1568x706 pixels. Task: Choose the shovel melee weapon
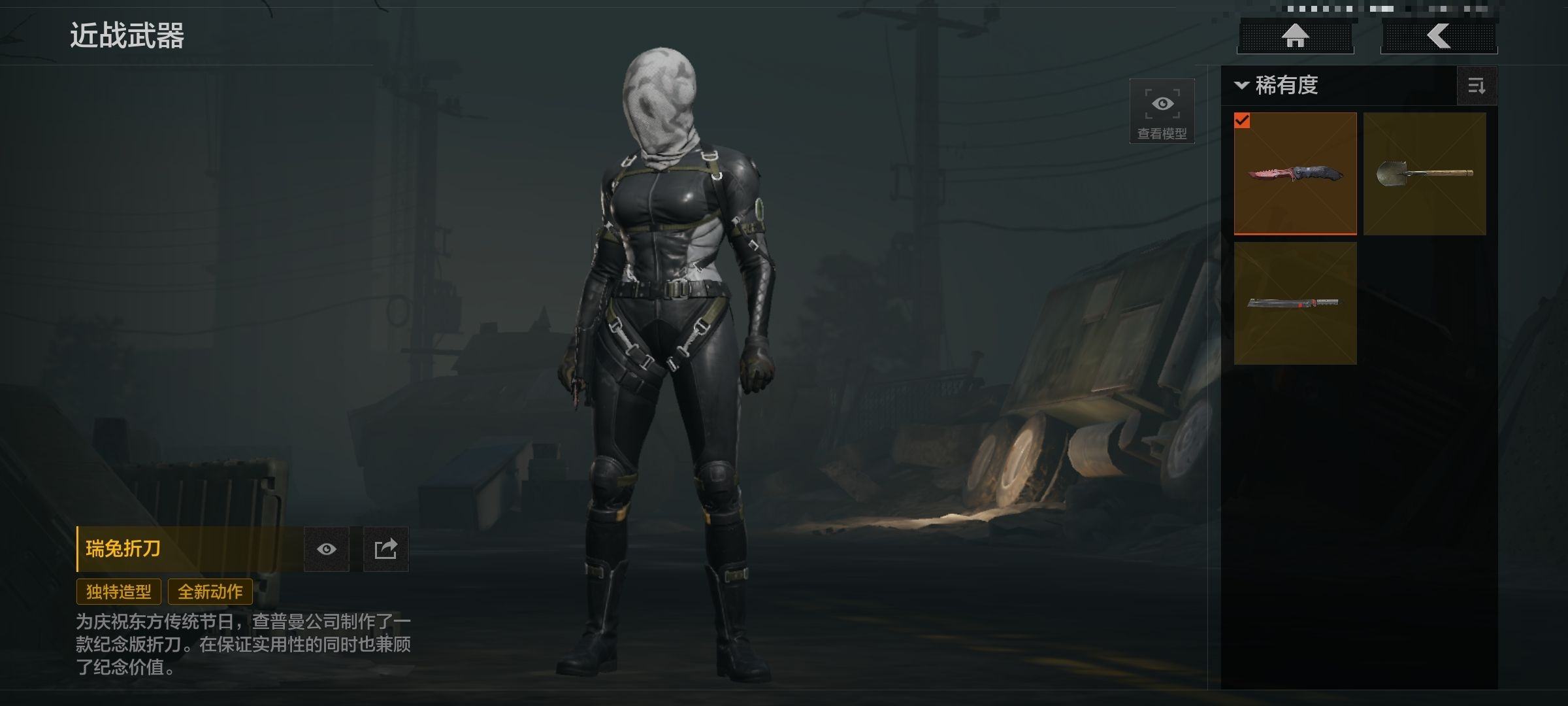tap(1424, 173)
